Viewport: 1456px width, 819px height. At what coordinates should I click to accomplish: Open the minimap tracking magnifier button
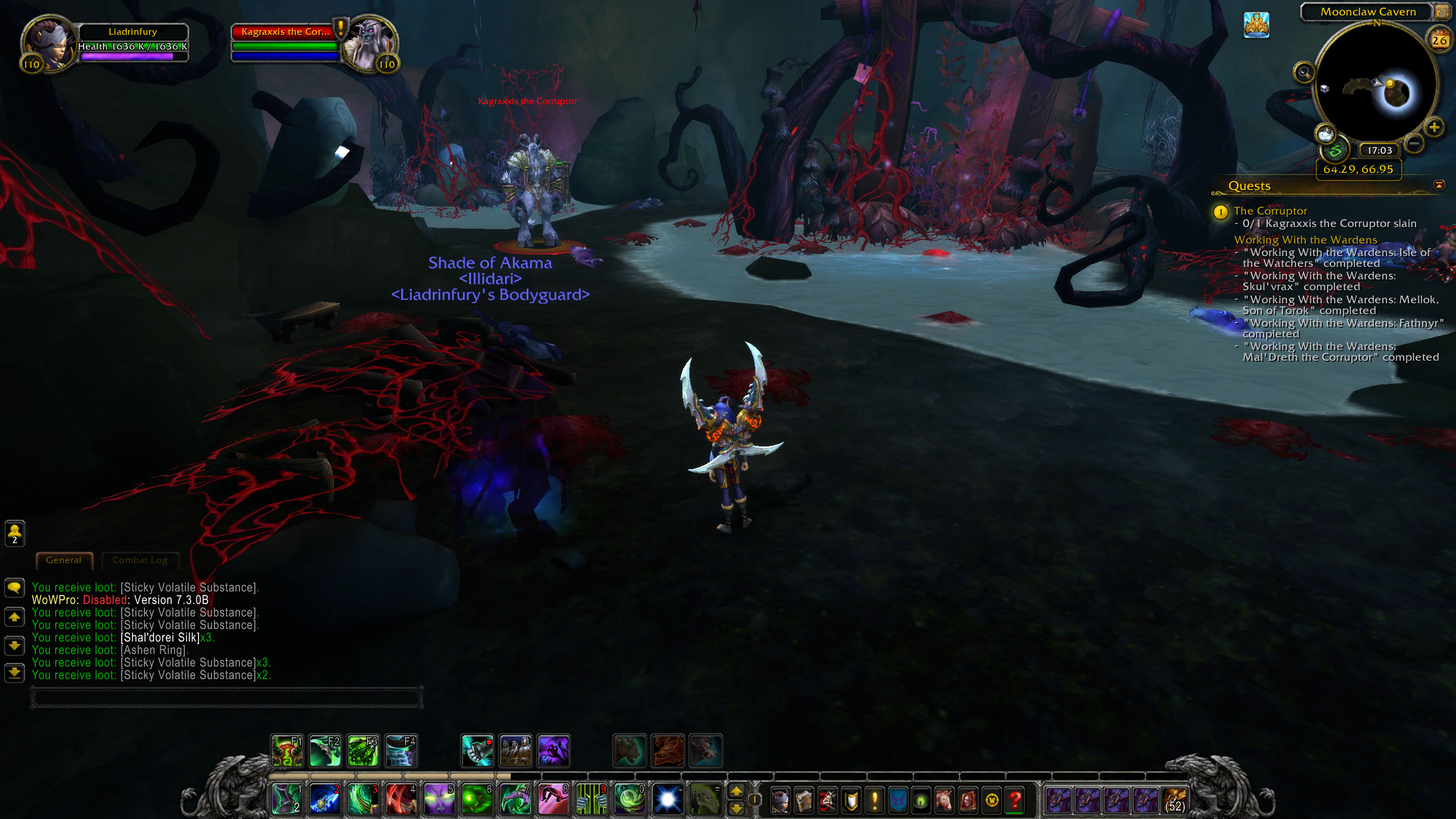[x=1304, y=73]
